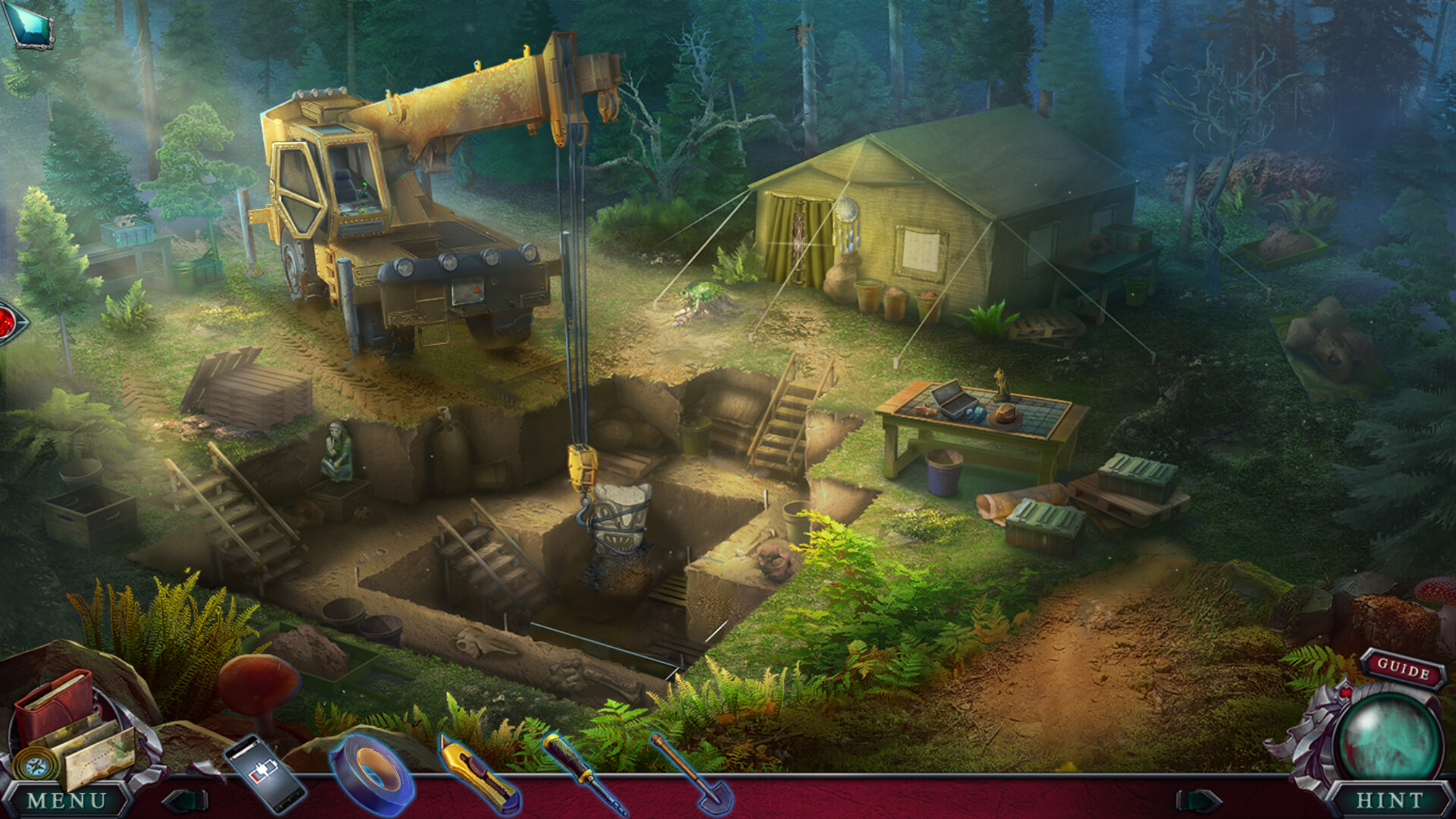Open the GUIDE from the top-right banner
This screenshot has height=819, width=1456.
point(1405,670)
